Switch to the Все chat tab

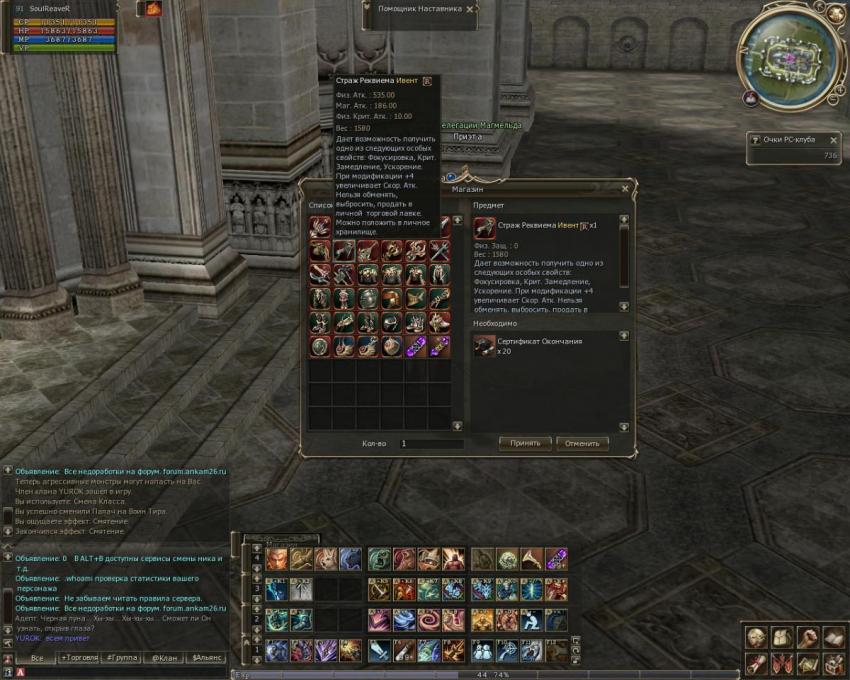(36, 659)
